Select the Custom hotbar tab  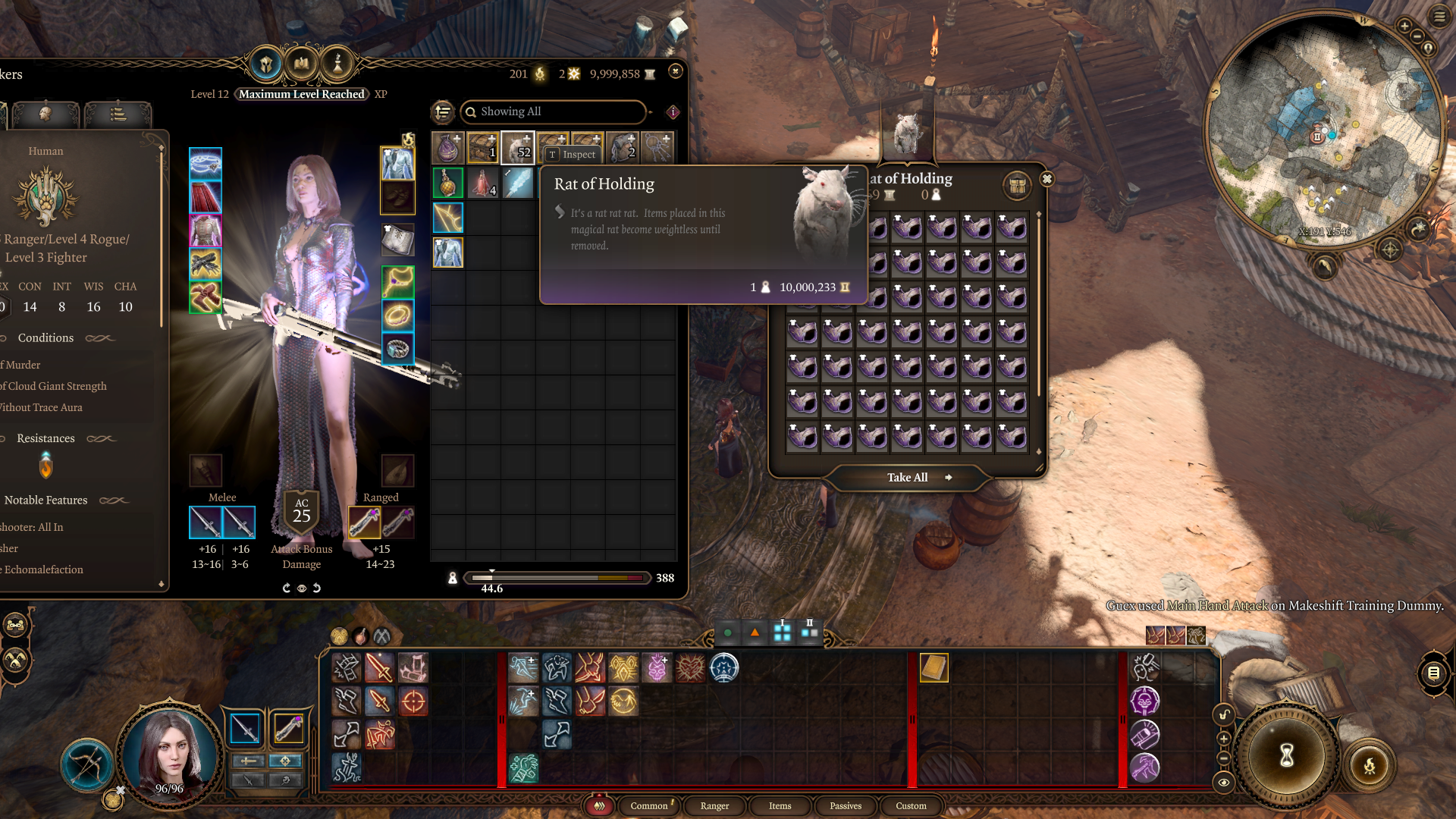pos(910,805)
